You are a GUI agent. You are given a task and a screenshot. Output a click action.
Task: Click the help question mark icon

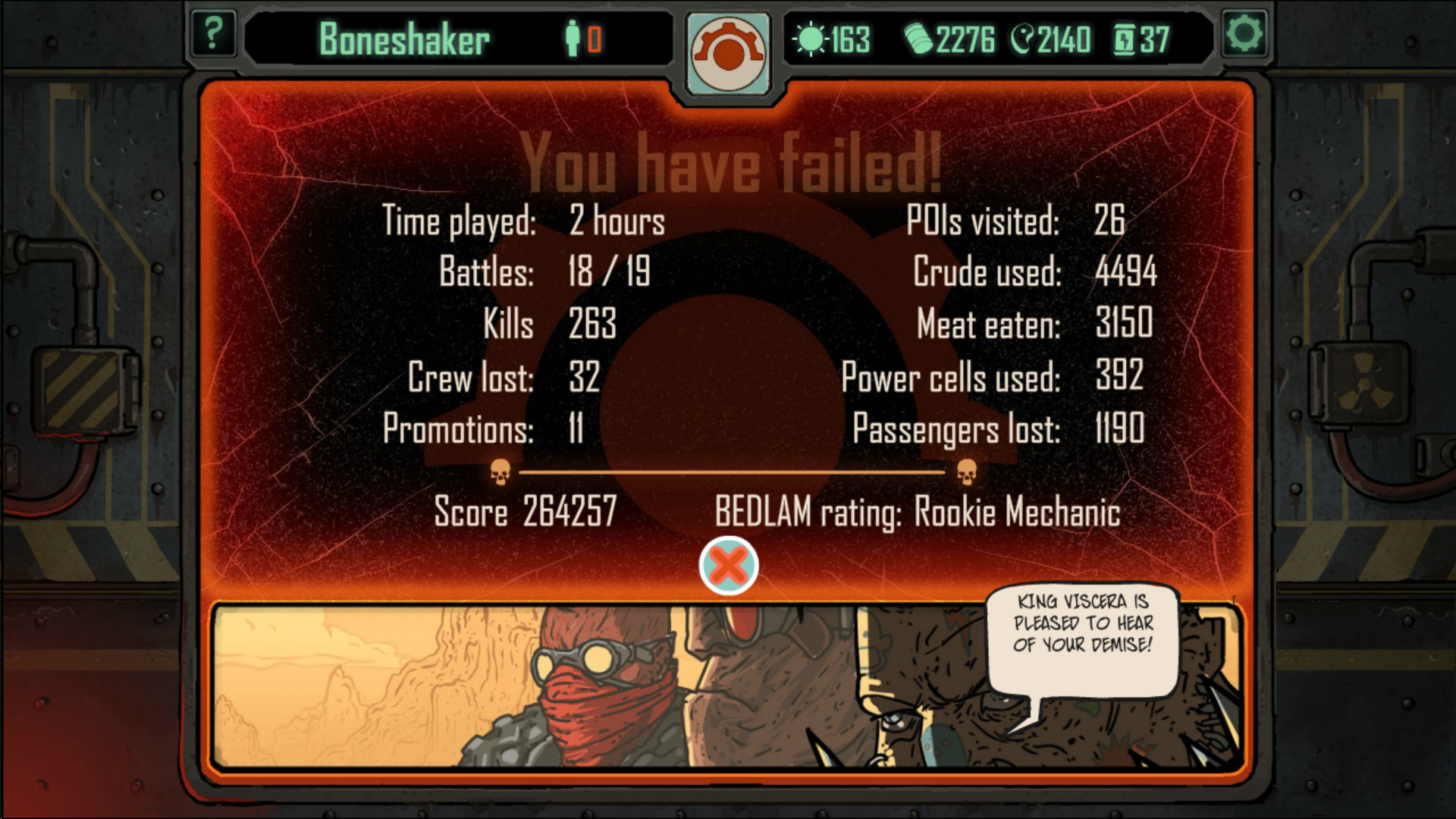coord(213,33)
